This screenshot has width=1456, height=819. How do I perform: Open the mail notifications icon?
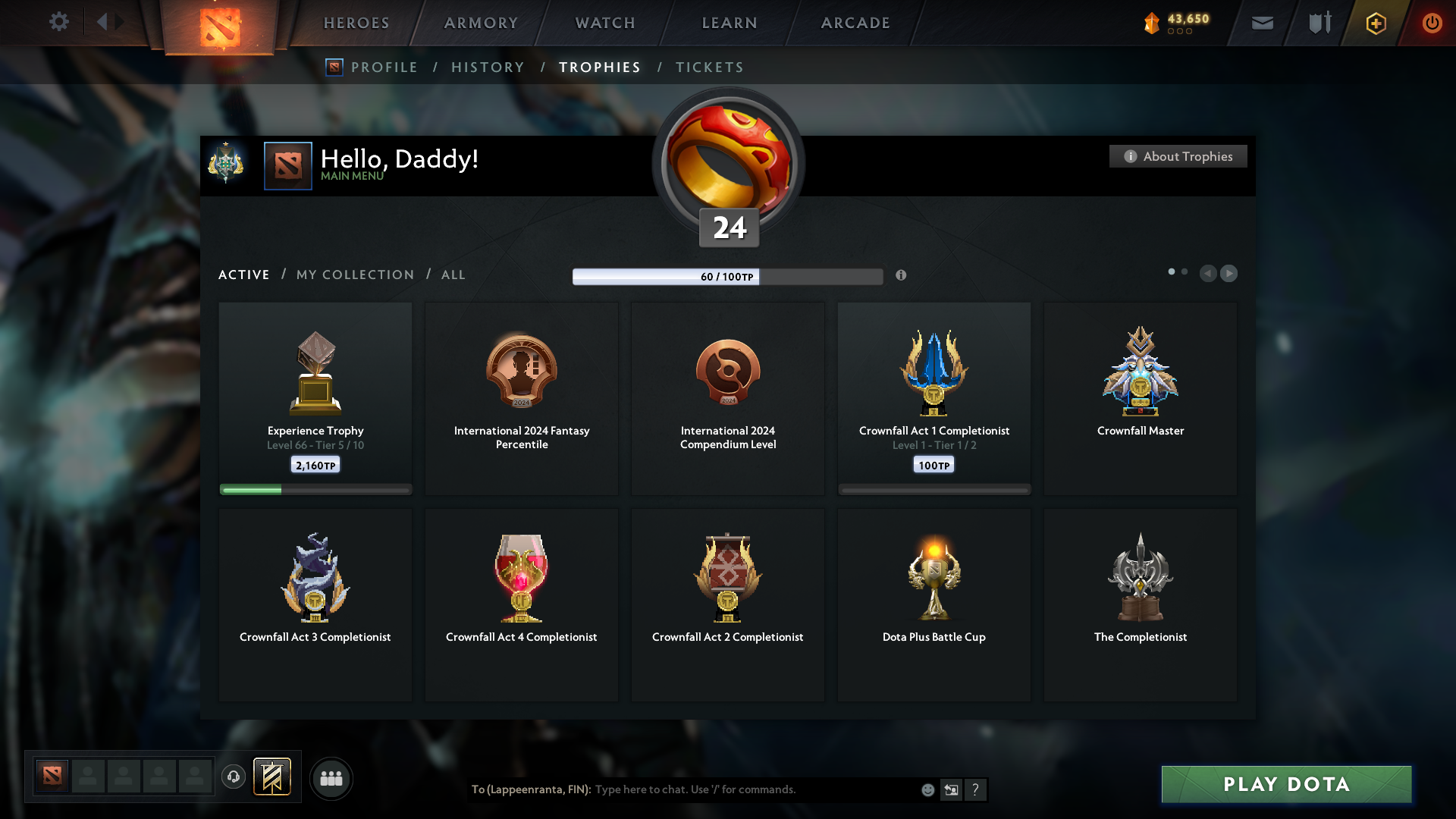click(x=1262, y=23)
